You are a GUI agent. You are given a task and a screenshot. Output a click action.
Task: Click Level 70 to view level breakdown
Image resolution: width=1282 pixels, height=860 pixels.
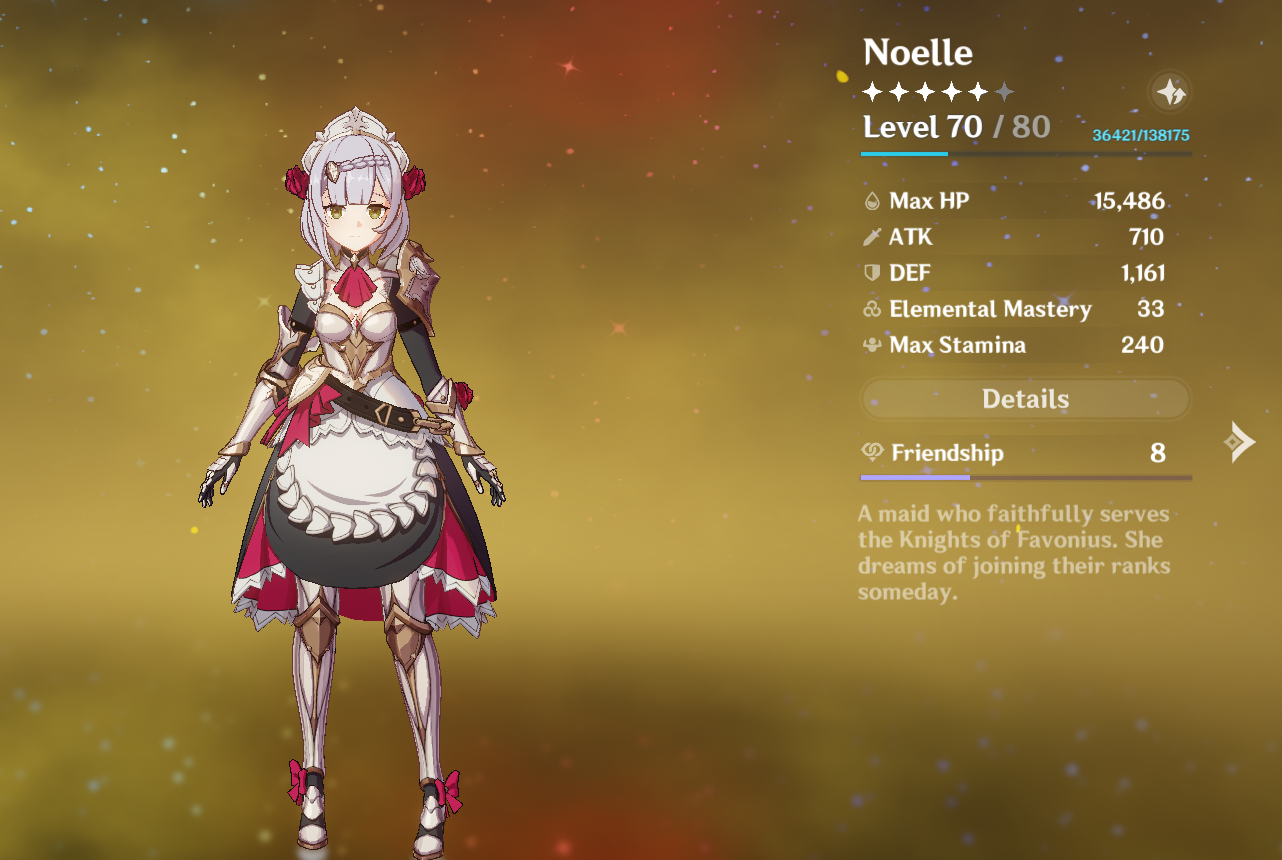(x=920, y=128)
